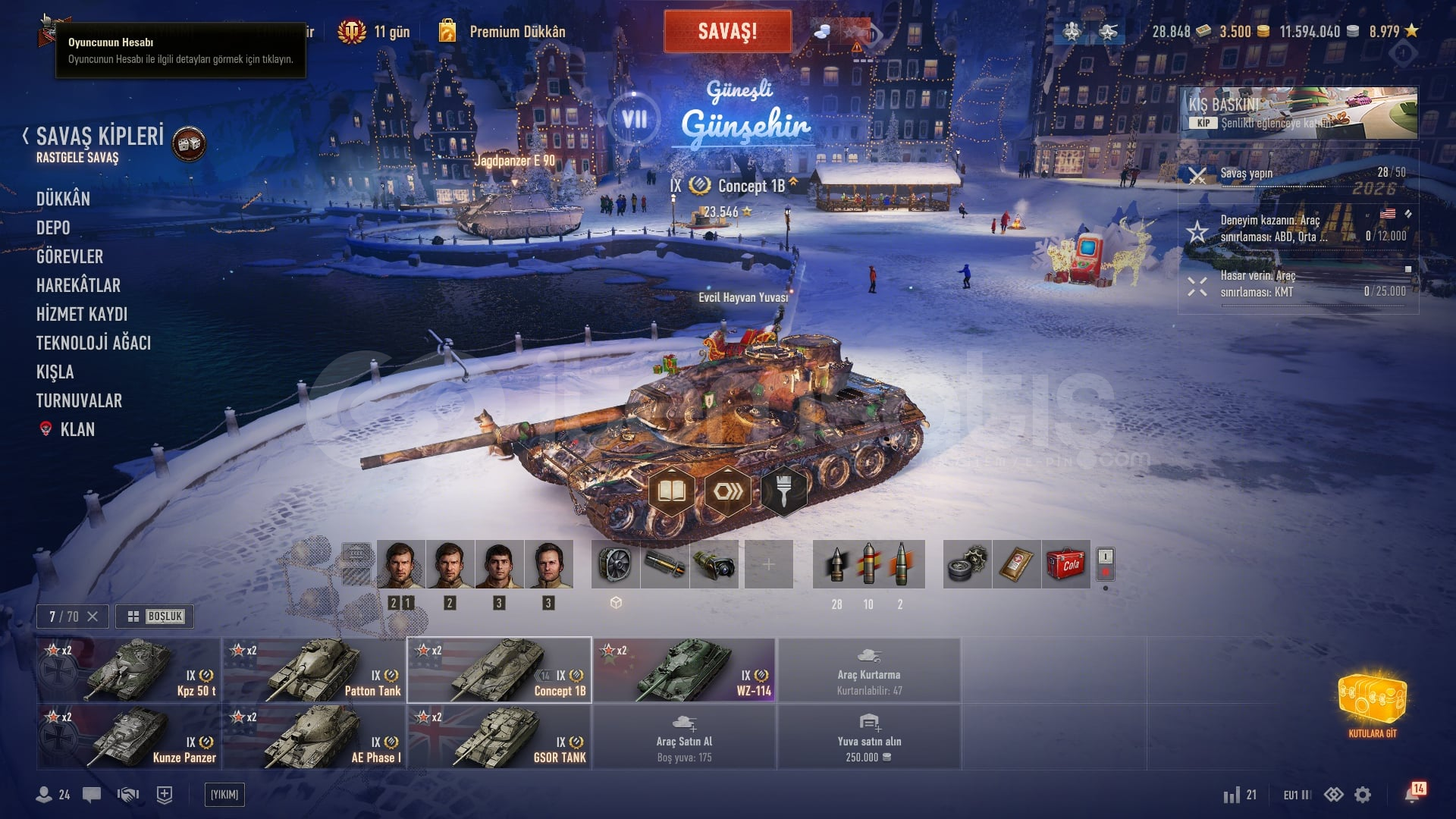1456x819 pixels.
Task: Select the WZ-114 tank card
Action: [x=684, y=670]
